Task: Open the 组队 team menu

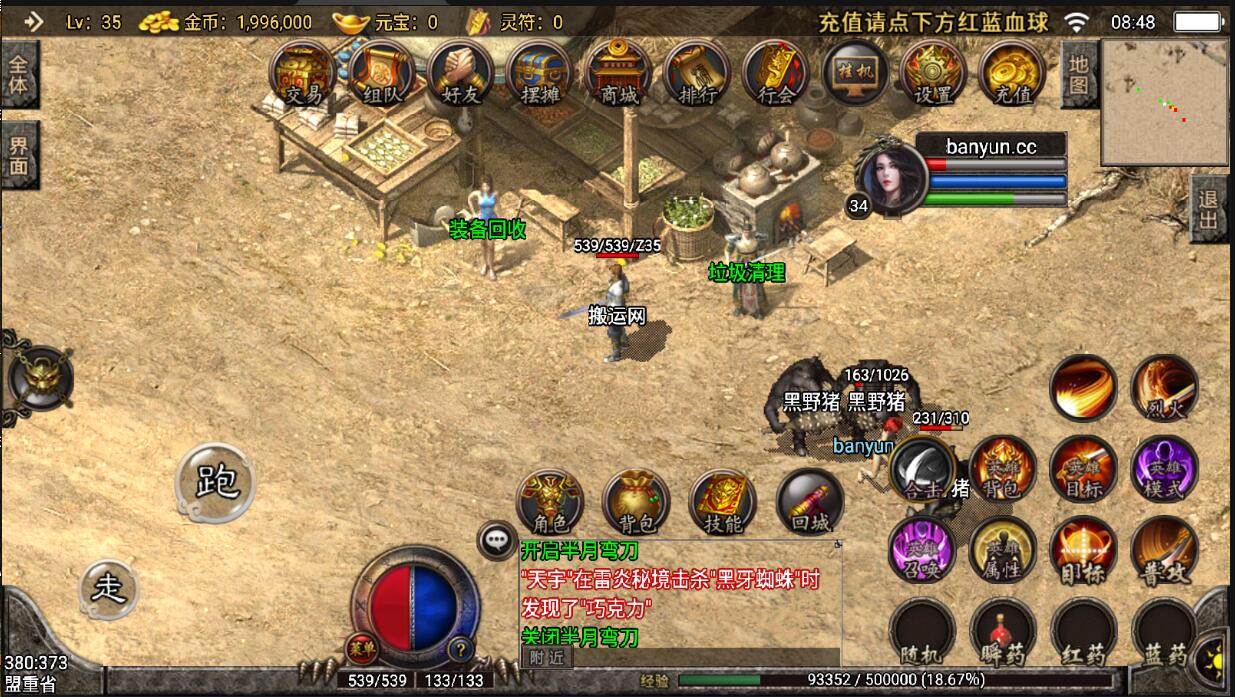Action: tap(381, 74)
